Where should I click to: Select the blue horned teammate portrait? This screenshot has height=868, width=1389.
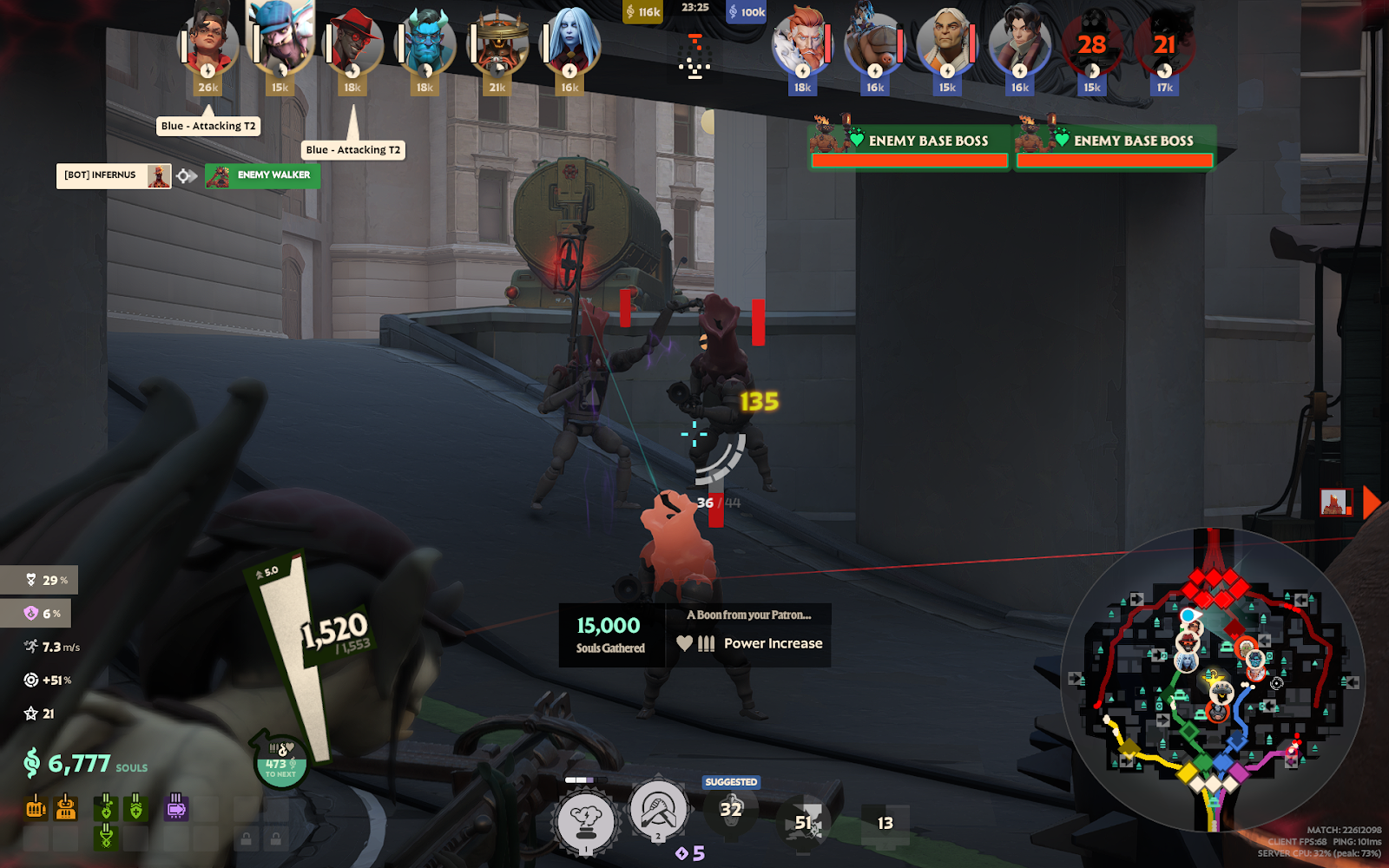[x=425, y=43]
